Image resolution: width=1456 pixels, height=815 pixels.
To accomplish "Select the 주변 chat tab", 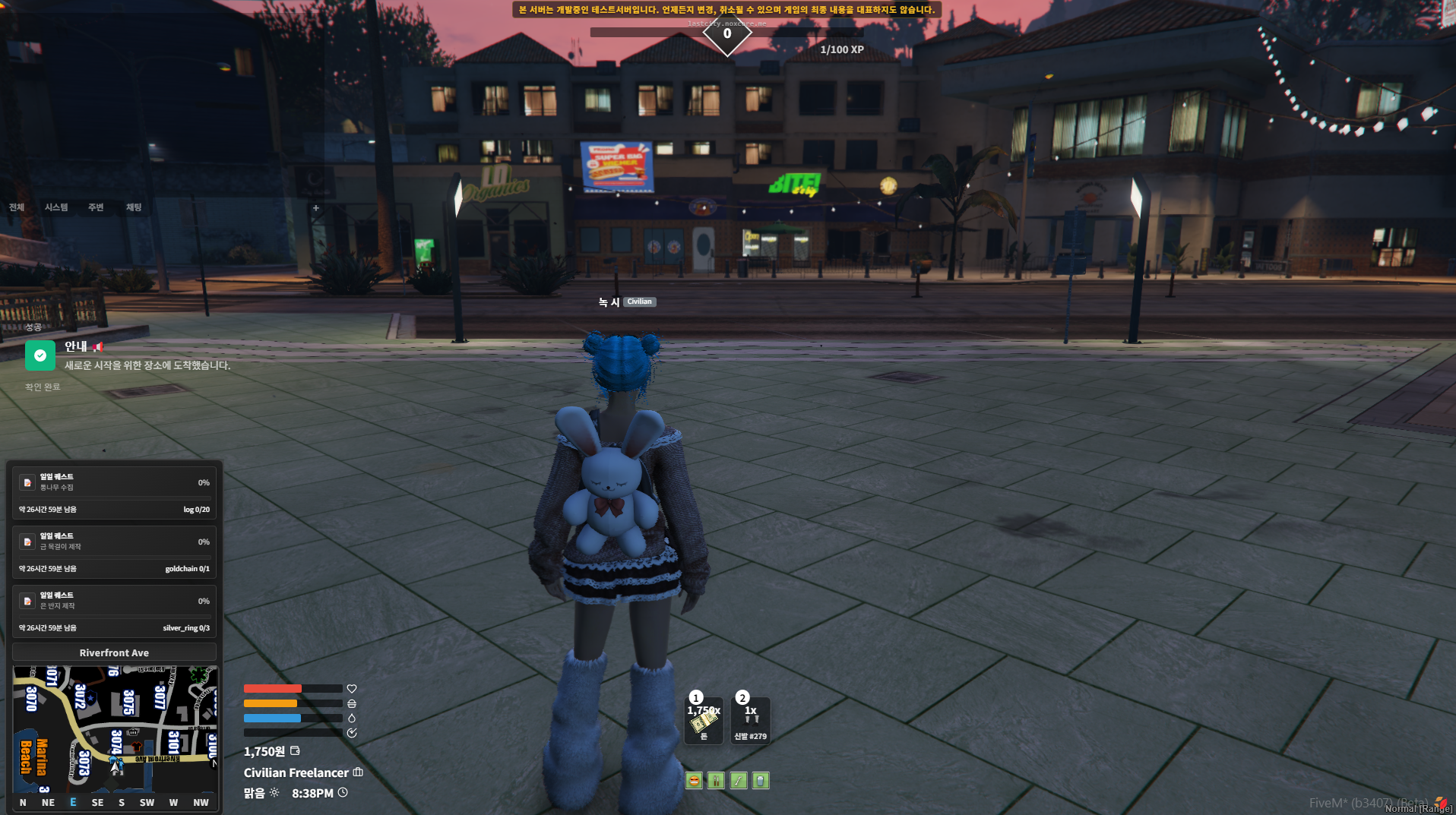I will pyautogui.click(x=96, y=207).
